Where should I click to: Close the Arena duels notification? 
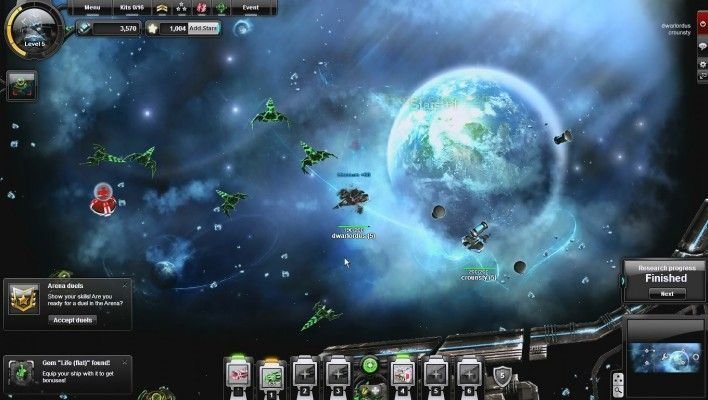coord(125,284)
